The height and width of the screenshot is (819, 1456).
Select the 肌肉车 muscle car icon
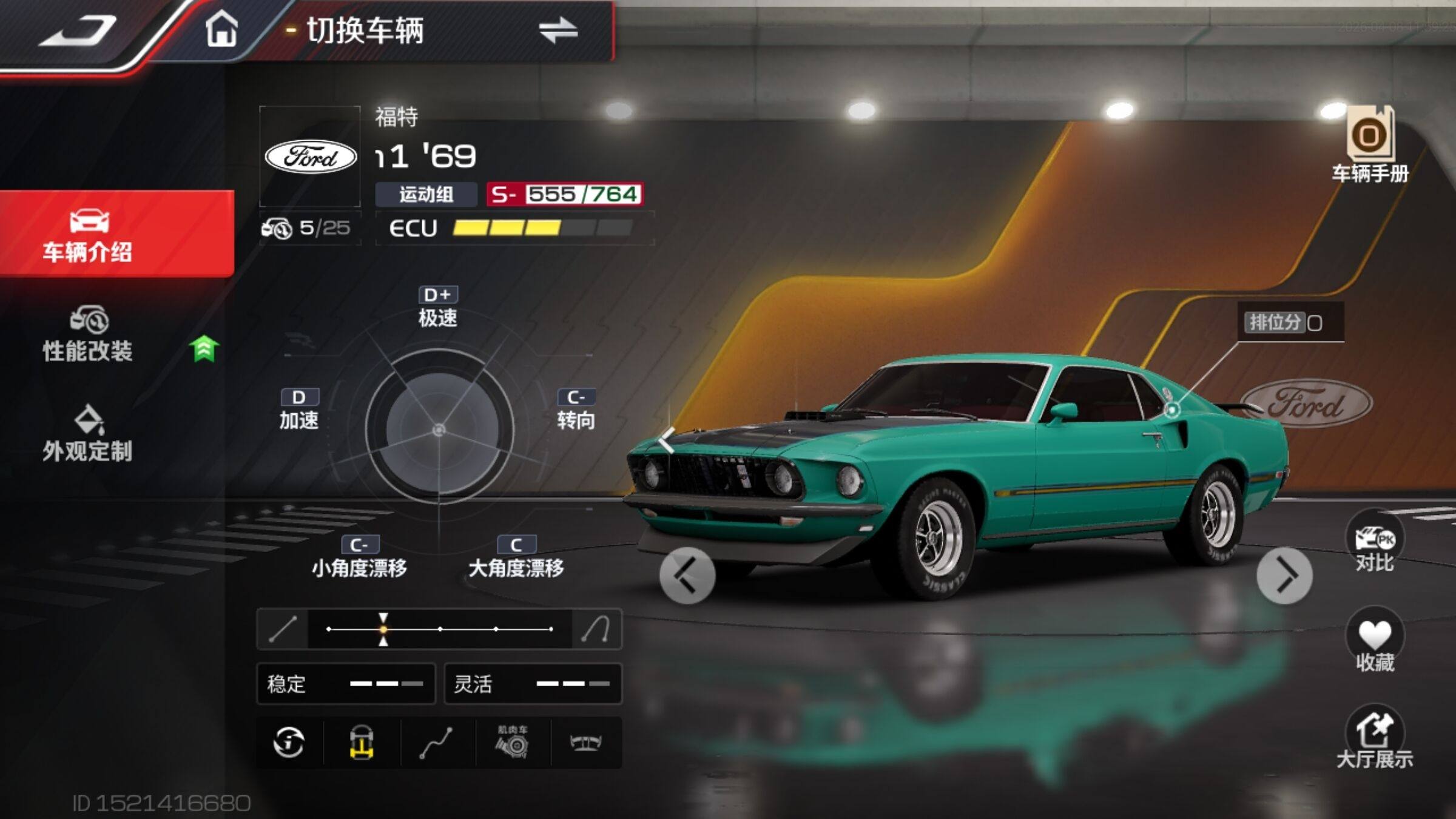click(513, 743)
